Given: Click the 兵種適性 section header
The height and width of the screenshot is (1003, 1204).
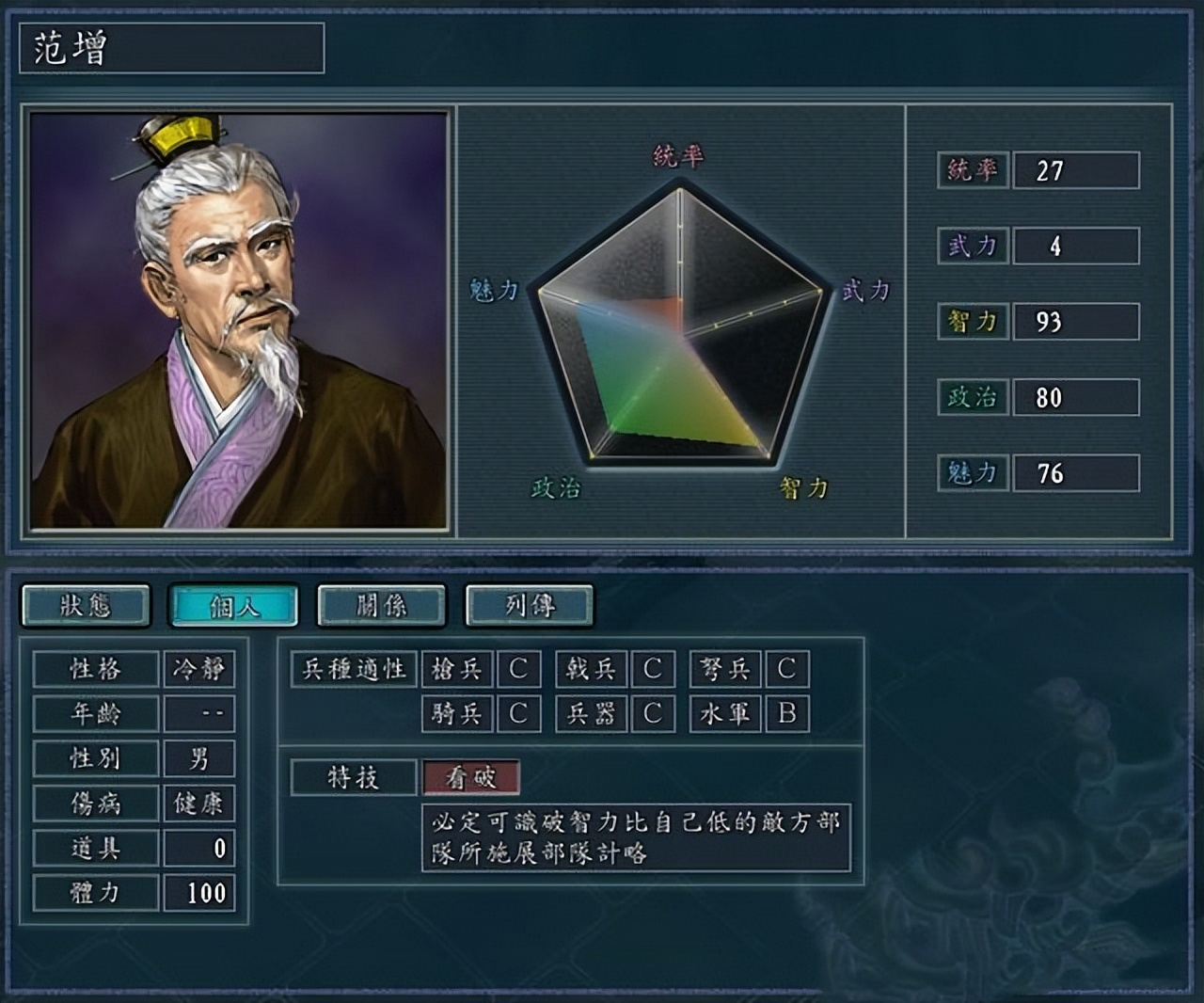Looking at the screenshot, I should tap(353, 669).
